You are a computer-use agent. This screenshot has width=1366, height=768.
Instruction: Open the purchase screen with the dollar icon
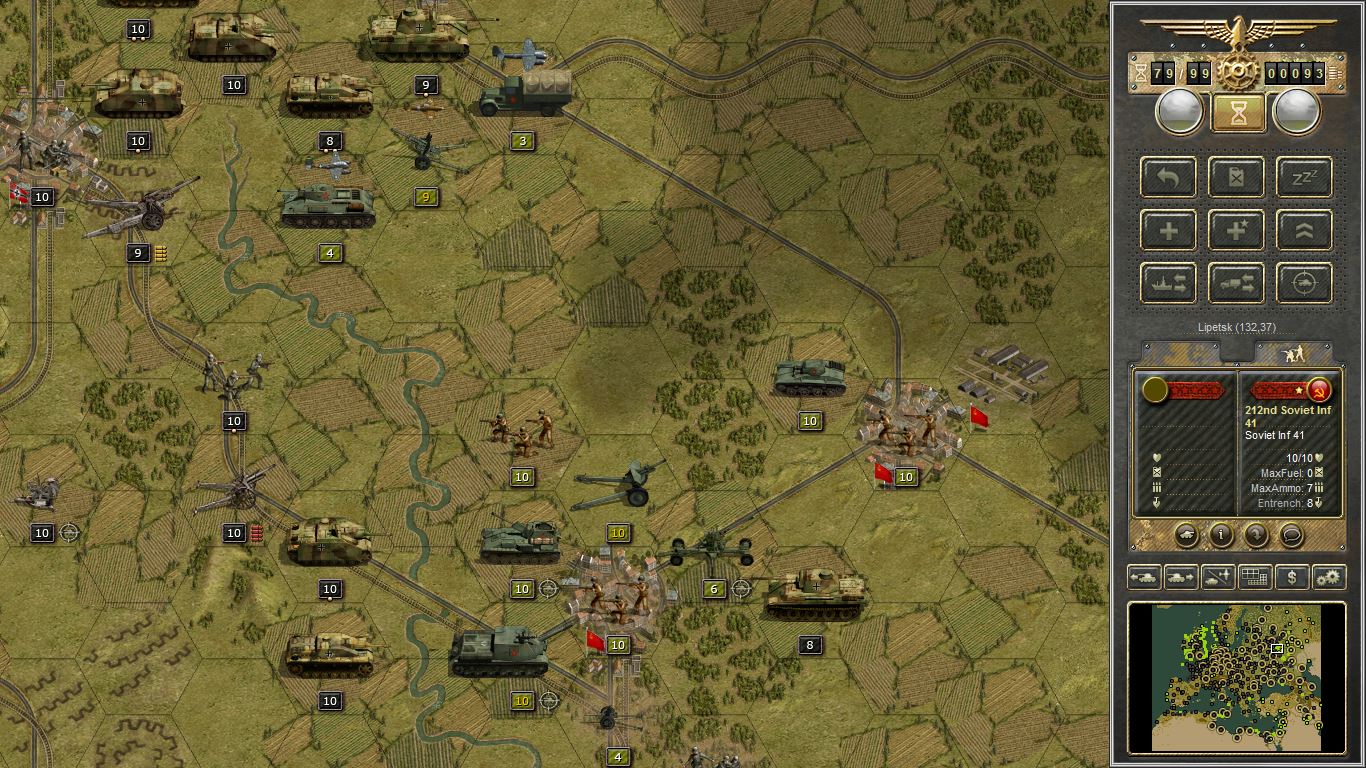1292,577
